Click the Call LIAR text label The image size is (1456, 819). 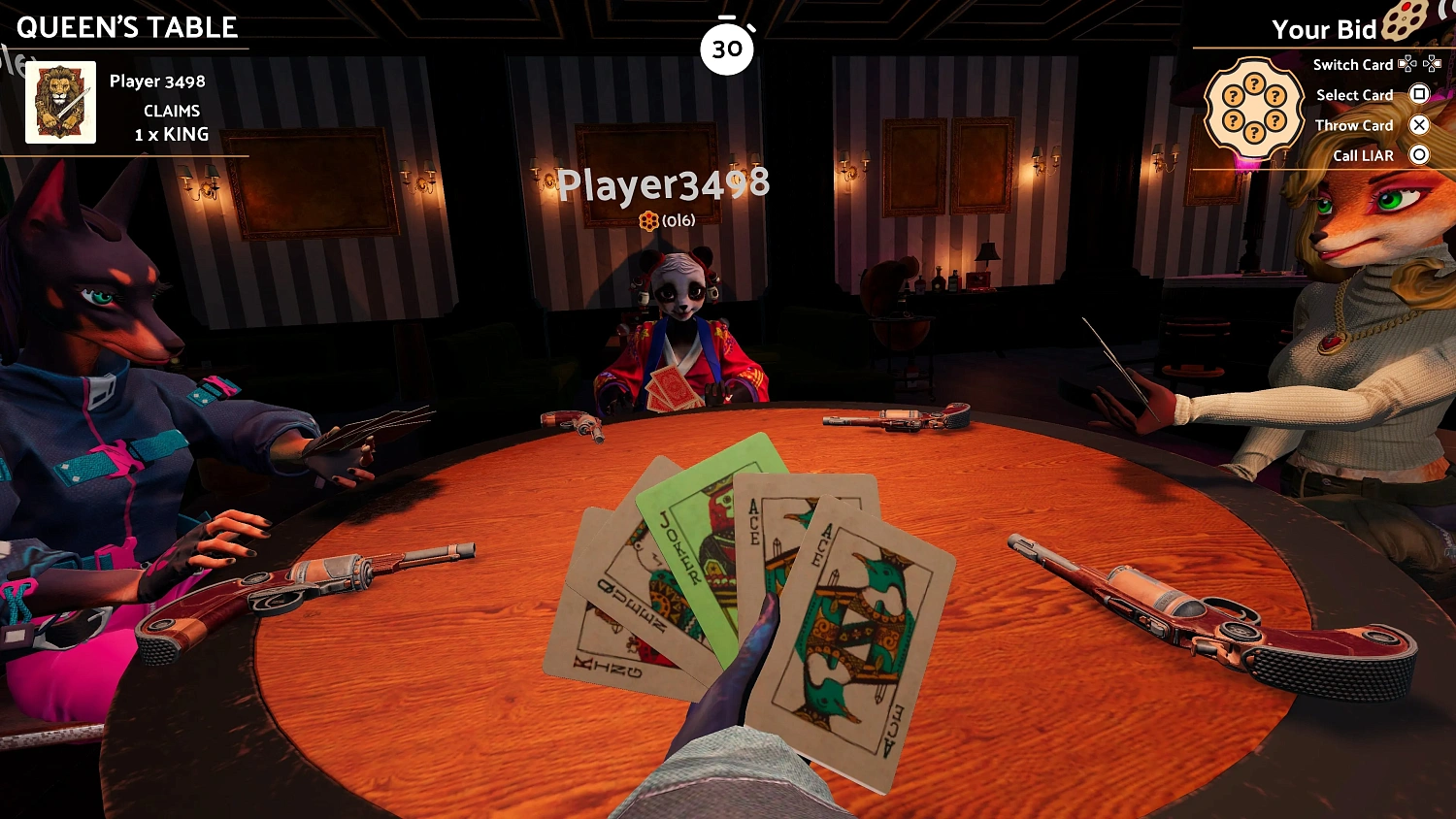coord(1364,155)
